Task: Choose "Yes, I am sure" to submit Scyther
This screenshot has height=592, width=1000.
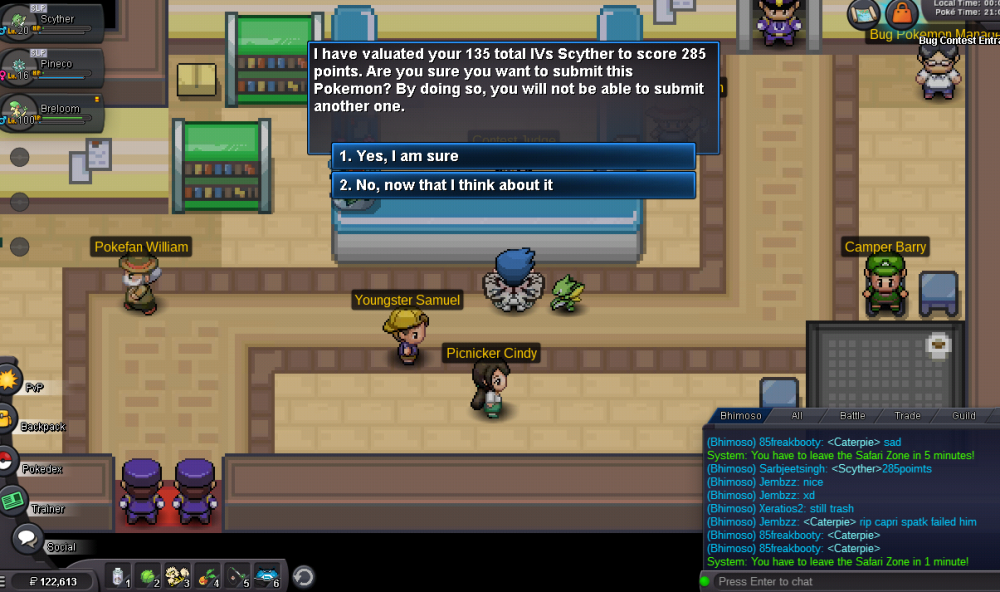Action: coord(513,156)
